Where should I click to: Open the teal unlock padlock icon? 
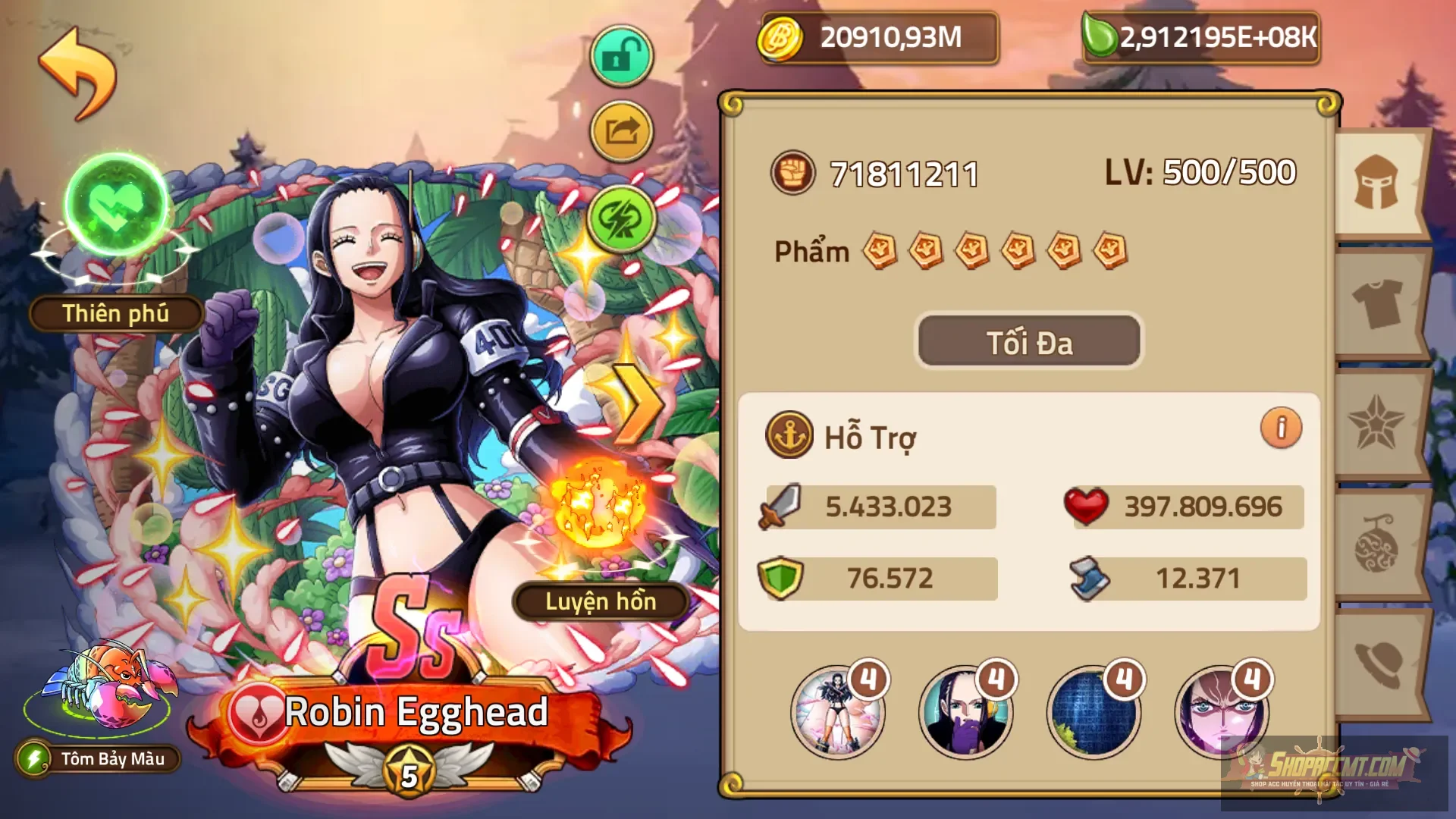(620, 55)
